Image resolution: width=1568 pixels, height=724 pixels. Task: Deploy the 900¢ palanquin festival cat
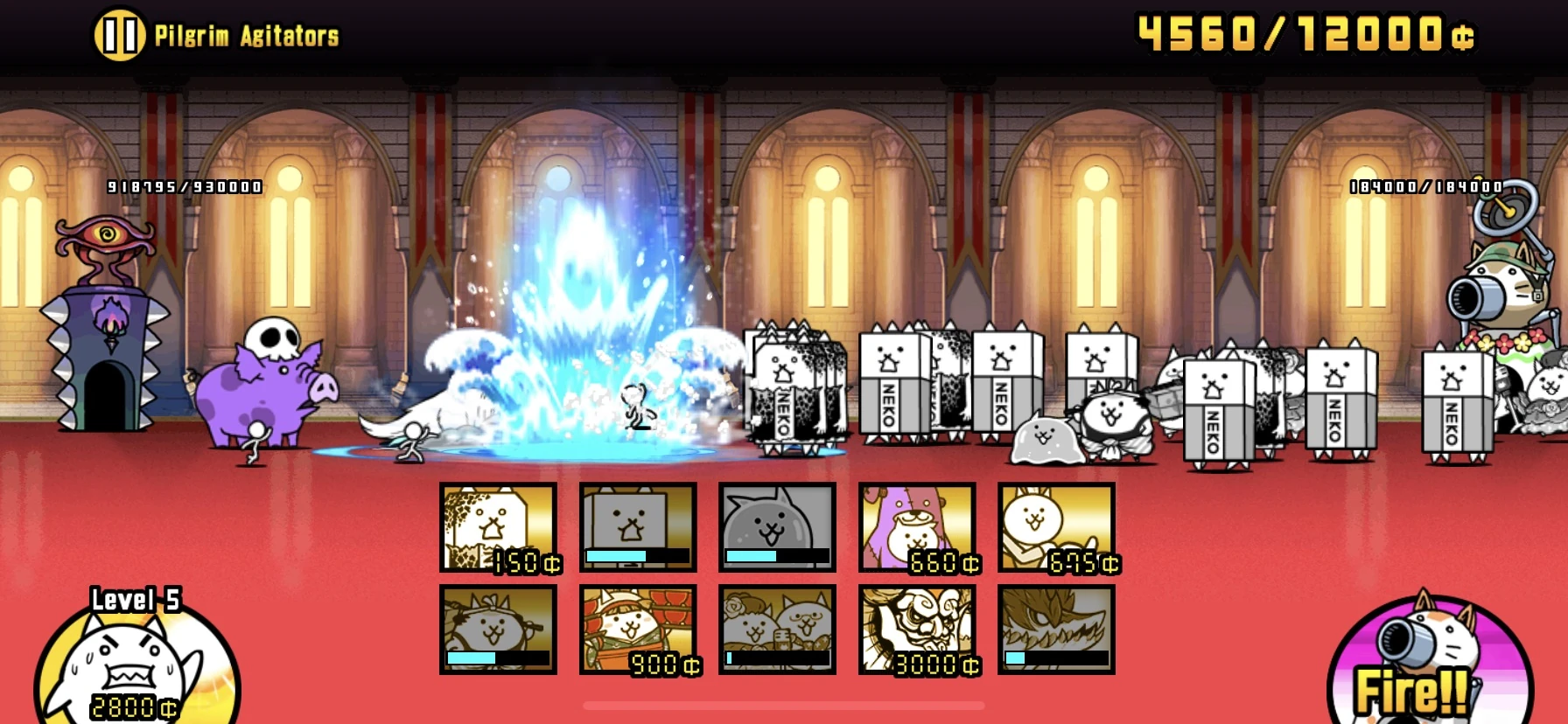(637, 628)
